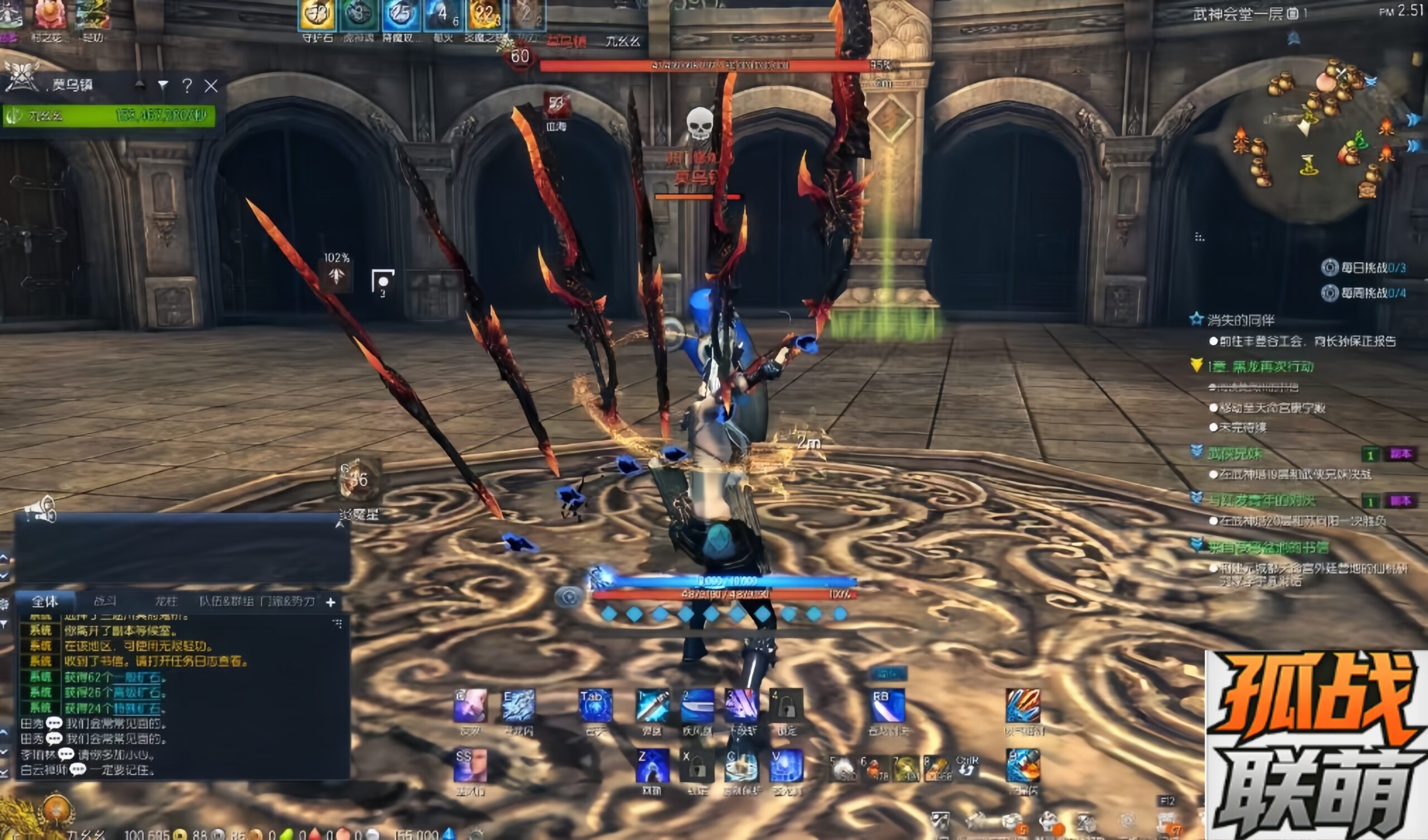The image size is (1428, 840).
Task: Use the sword skill on key 1
Action: 652,706
